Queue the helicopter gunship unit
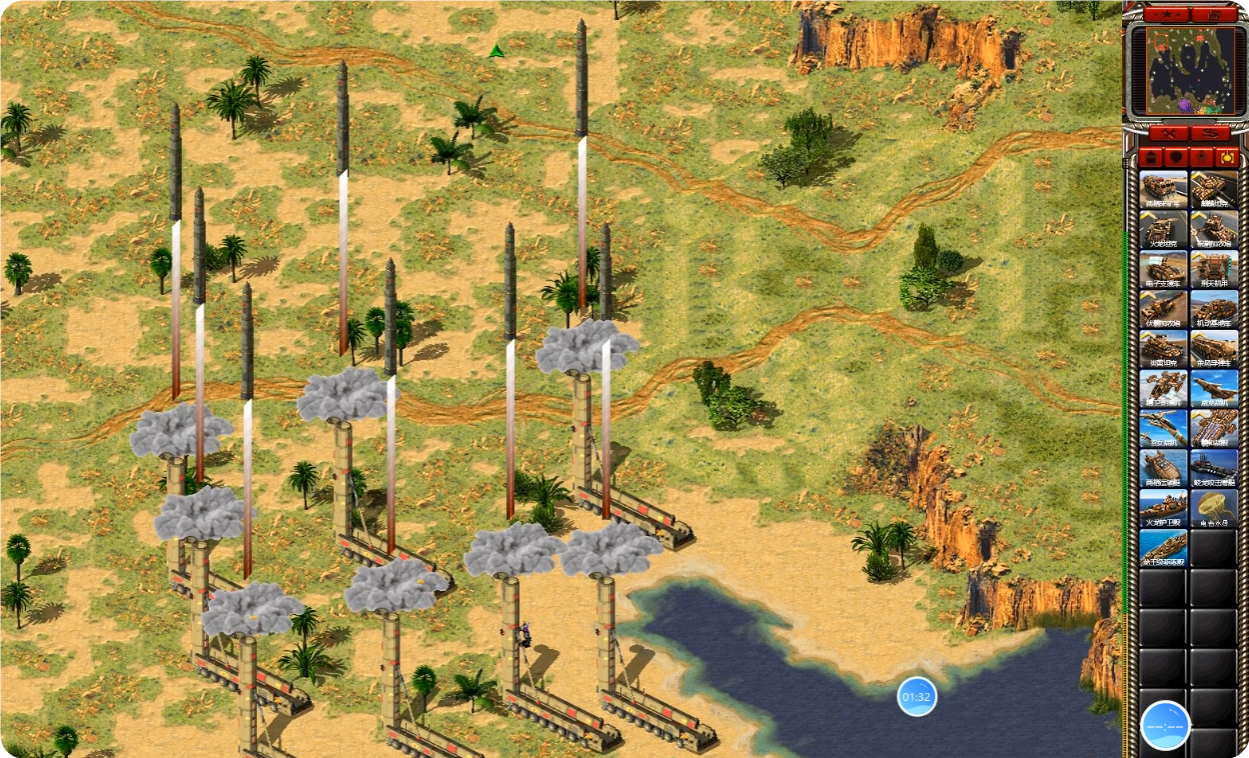The image size is (1249, 758). 1163,389
